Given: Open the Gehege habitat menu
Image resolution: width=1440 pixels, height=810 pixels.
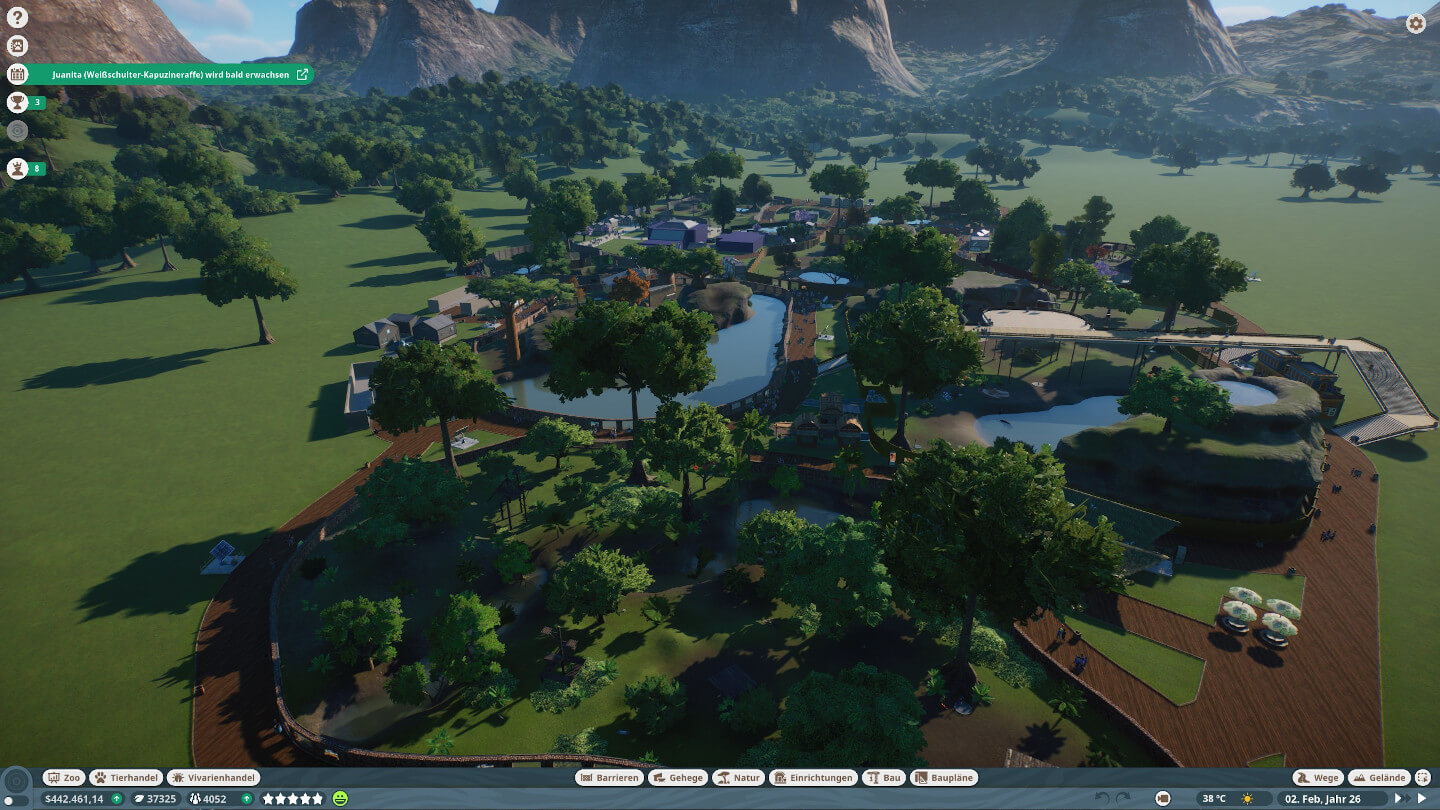Looking at the screenshot, I should point(678,777).
